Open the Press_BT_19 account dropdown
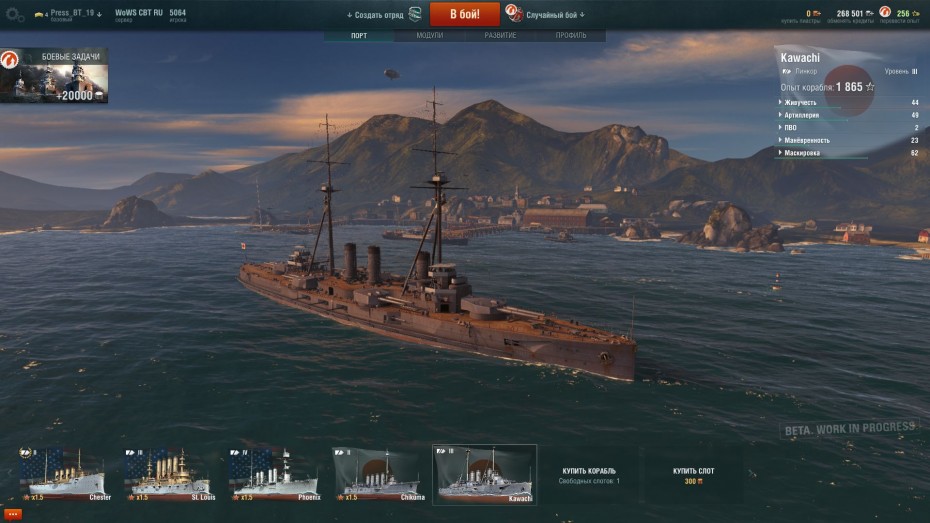 point(69,14)
